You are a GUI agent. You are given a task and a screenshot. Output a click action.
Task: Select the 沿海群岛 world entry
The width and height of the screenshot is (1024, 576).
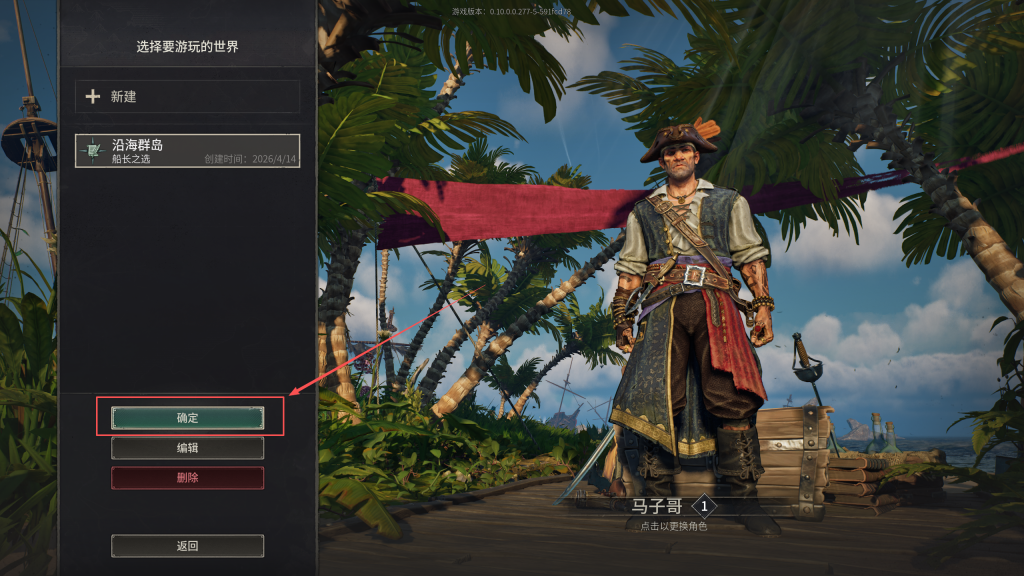[187, 151]
